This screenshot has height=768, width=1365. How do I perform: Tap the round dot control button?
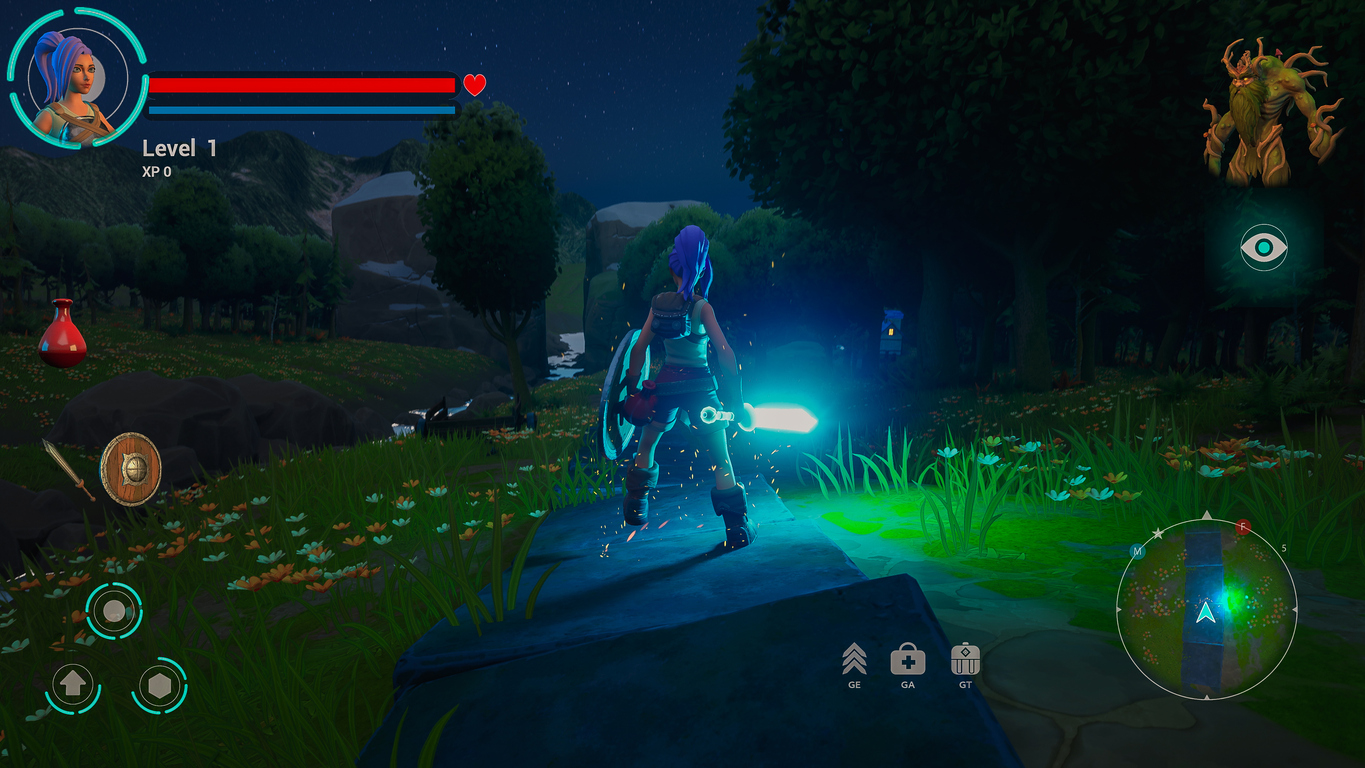coord(114,610)
